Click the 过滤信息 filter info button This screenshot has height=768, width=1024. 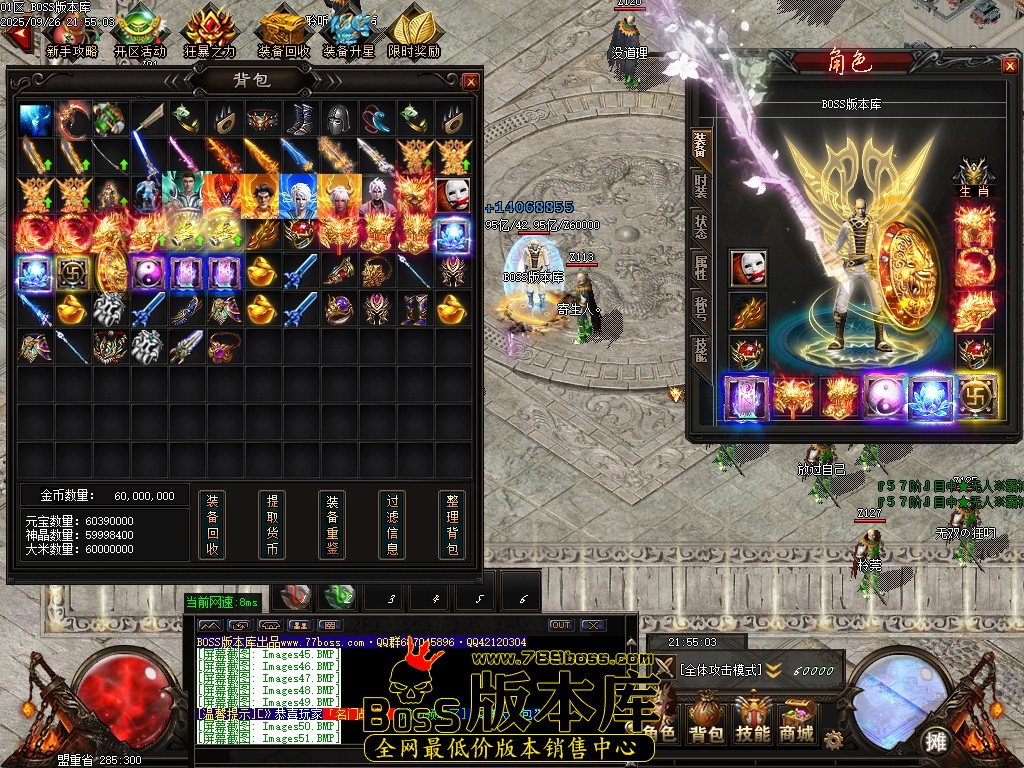pyautogui.click(x=392, y=524)
